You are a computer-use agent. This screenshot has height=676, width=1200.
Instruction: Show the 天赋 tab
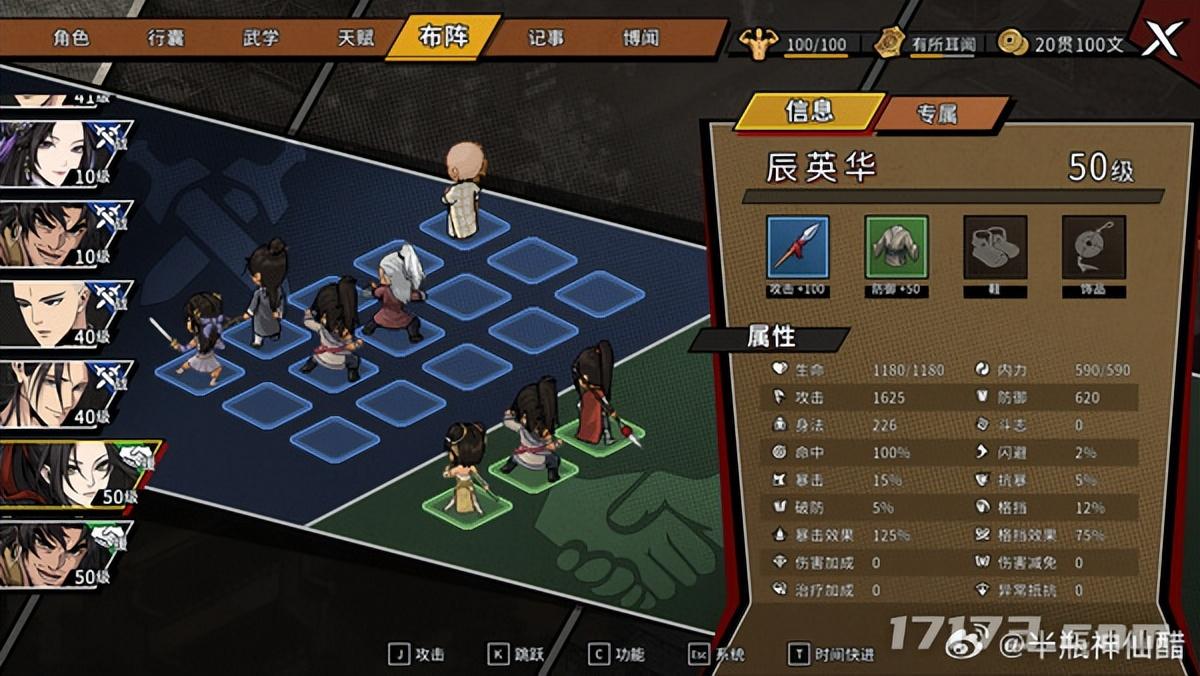355,38
